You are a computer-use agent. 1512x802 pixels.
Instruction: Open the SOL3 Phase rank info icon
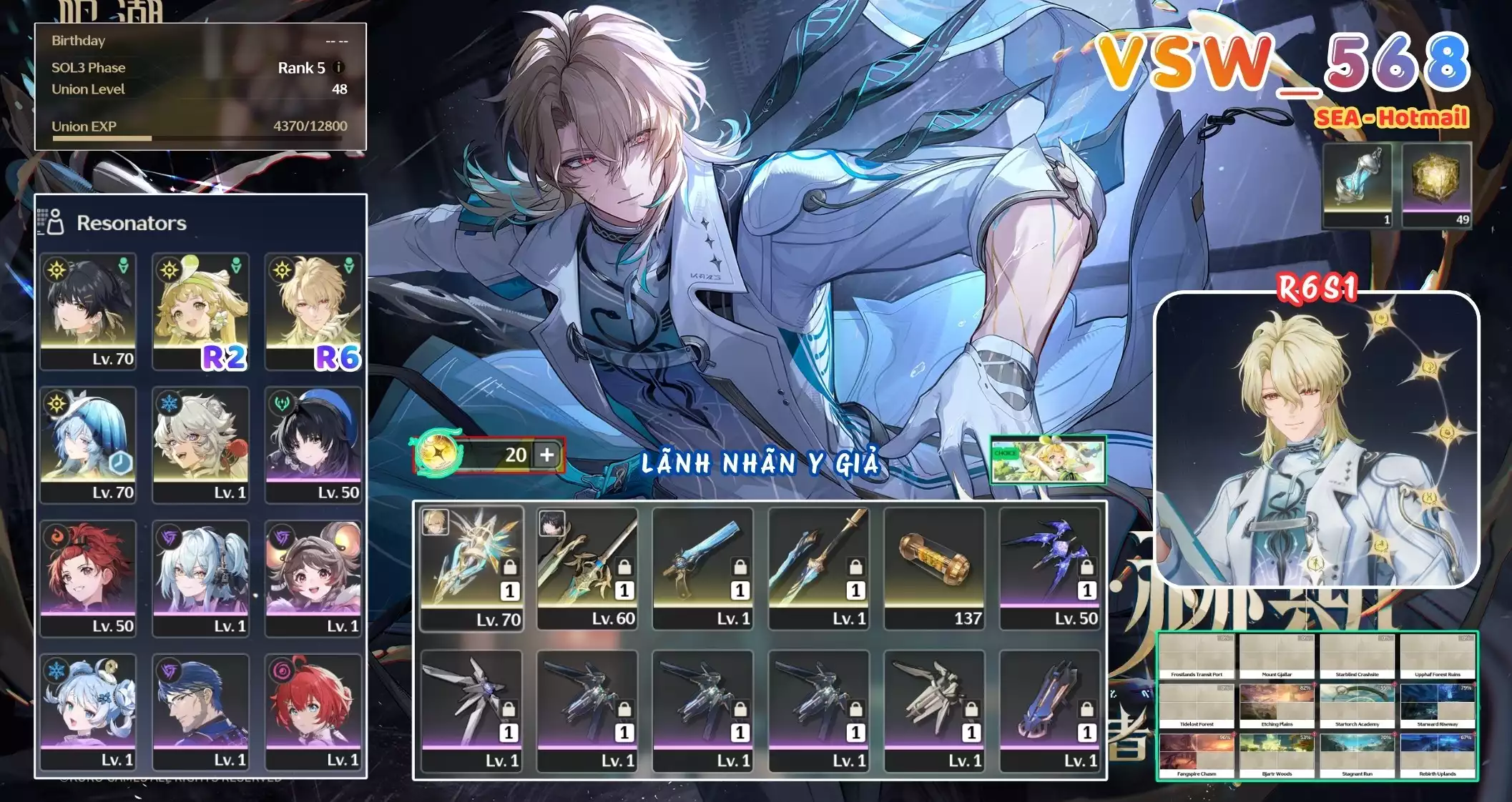click(x=338, y=67)
